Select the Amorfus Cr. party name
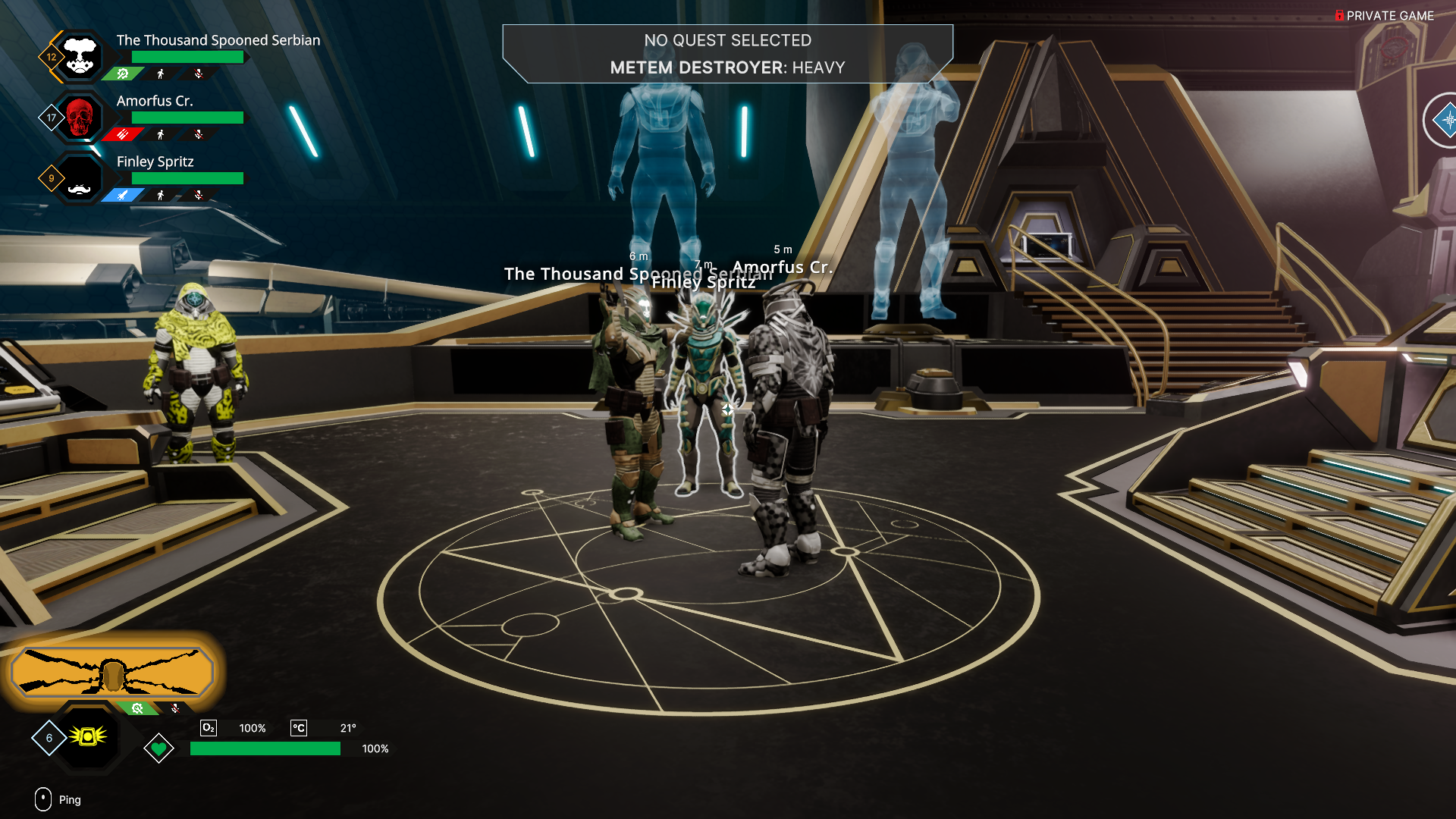Image resolution: width=1456 pixels, height=819 pixels. [155, 101]
